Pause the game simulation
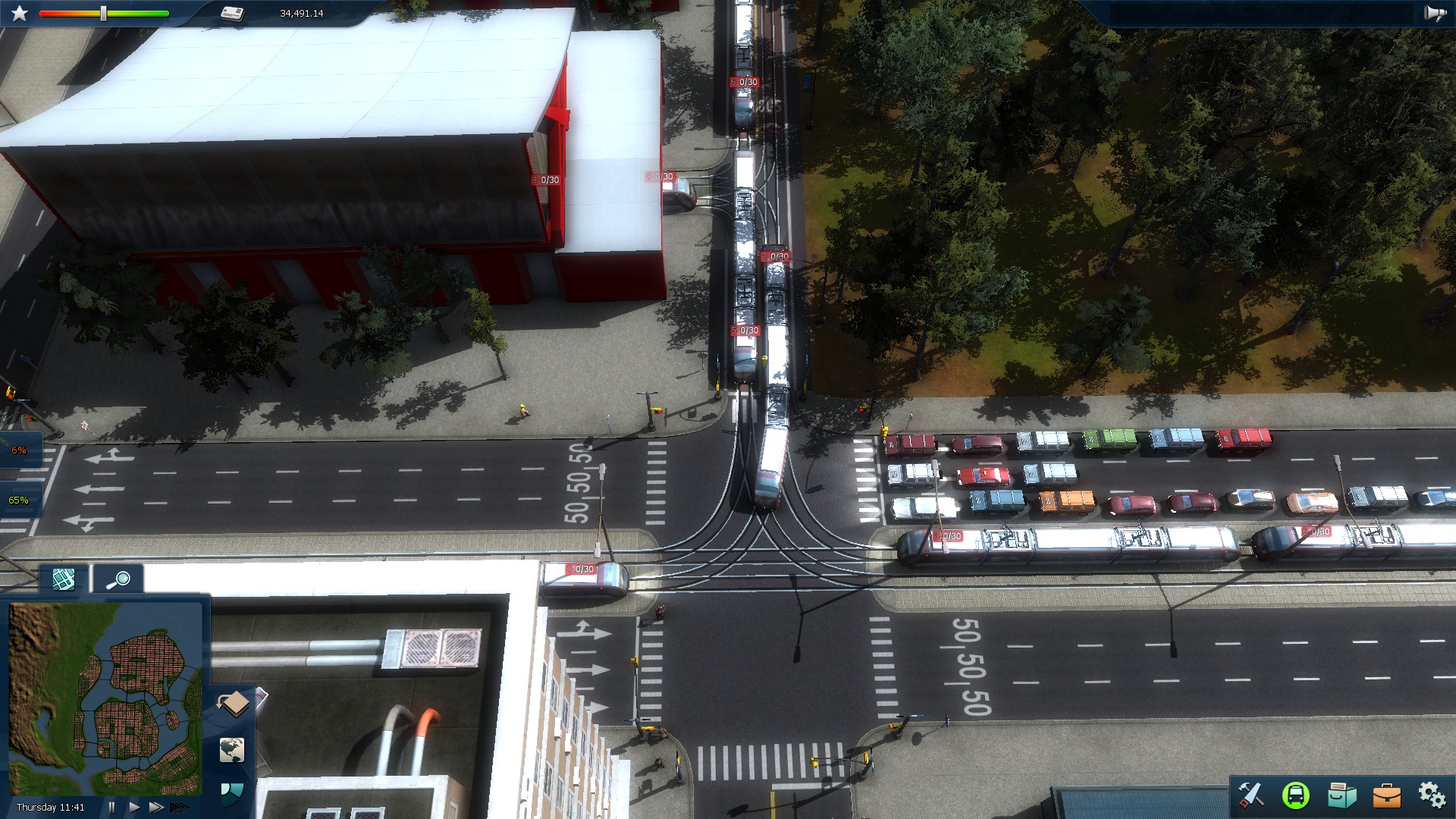This screenshot has height=819, width=1456. 112,807
